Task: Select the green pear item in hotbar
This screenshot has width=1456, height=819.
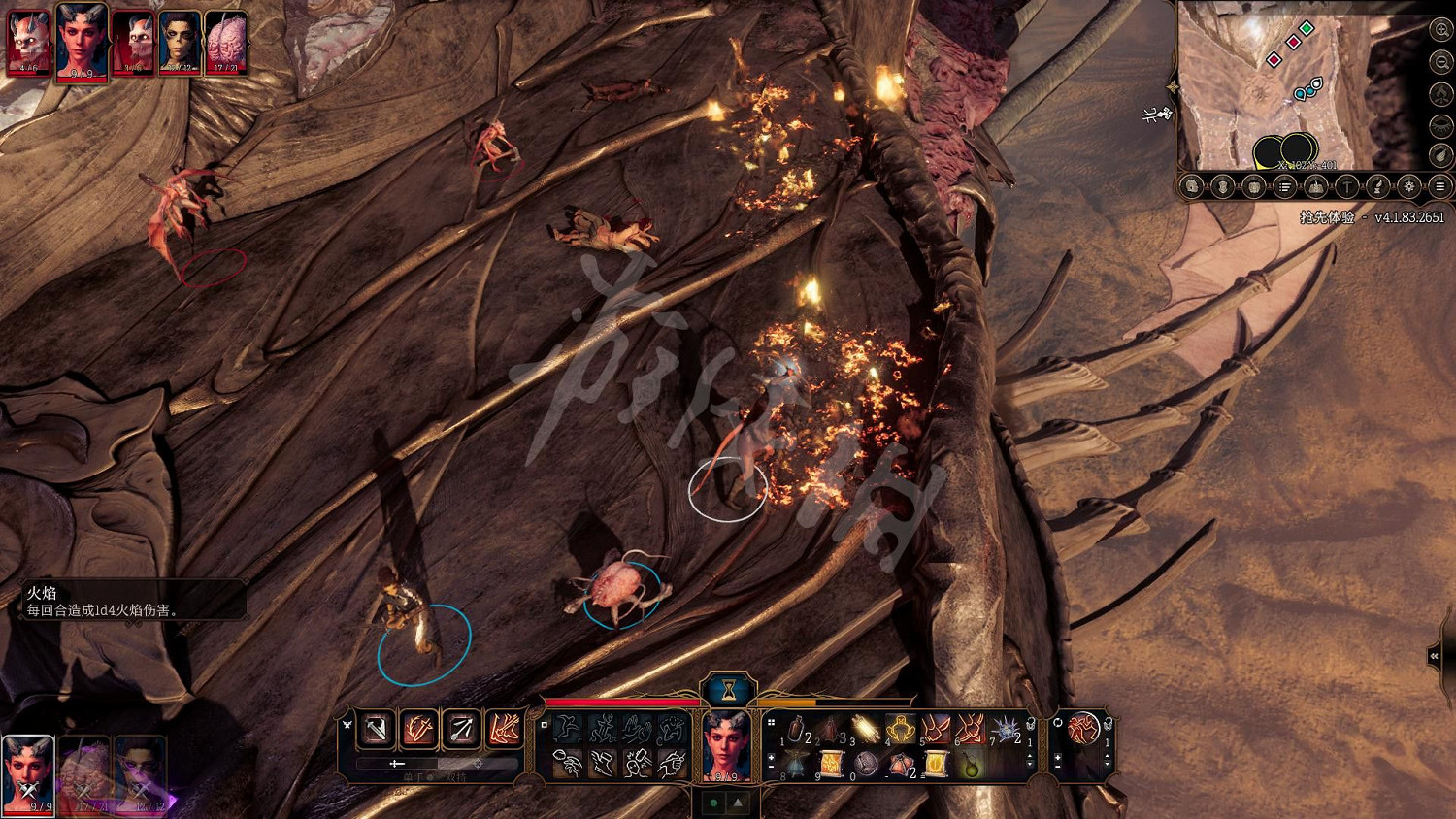Action: (972, 766)
